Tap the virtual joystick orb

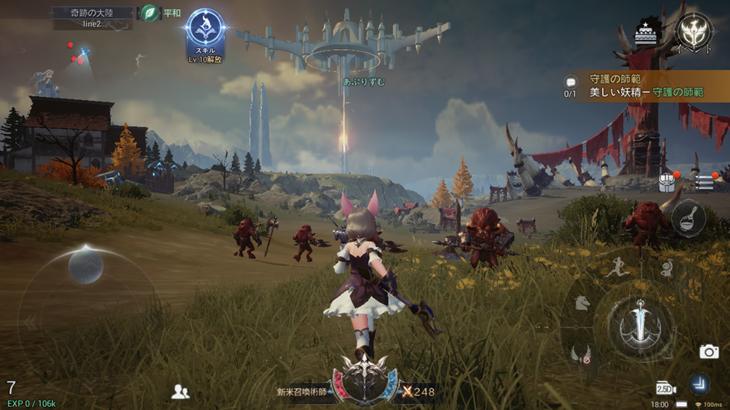(85, 267)
